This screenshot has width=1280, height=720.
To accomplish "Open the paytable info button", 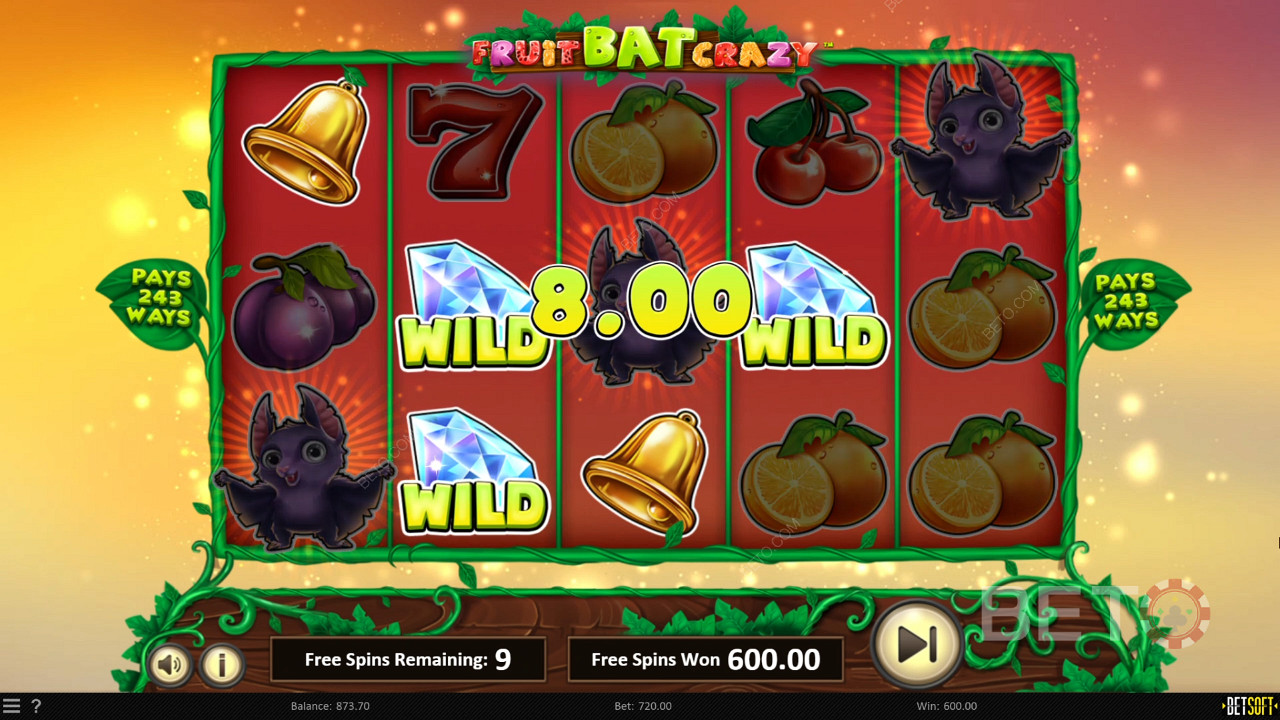I will click(222, 664).
